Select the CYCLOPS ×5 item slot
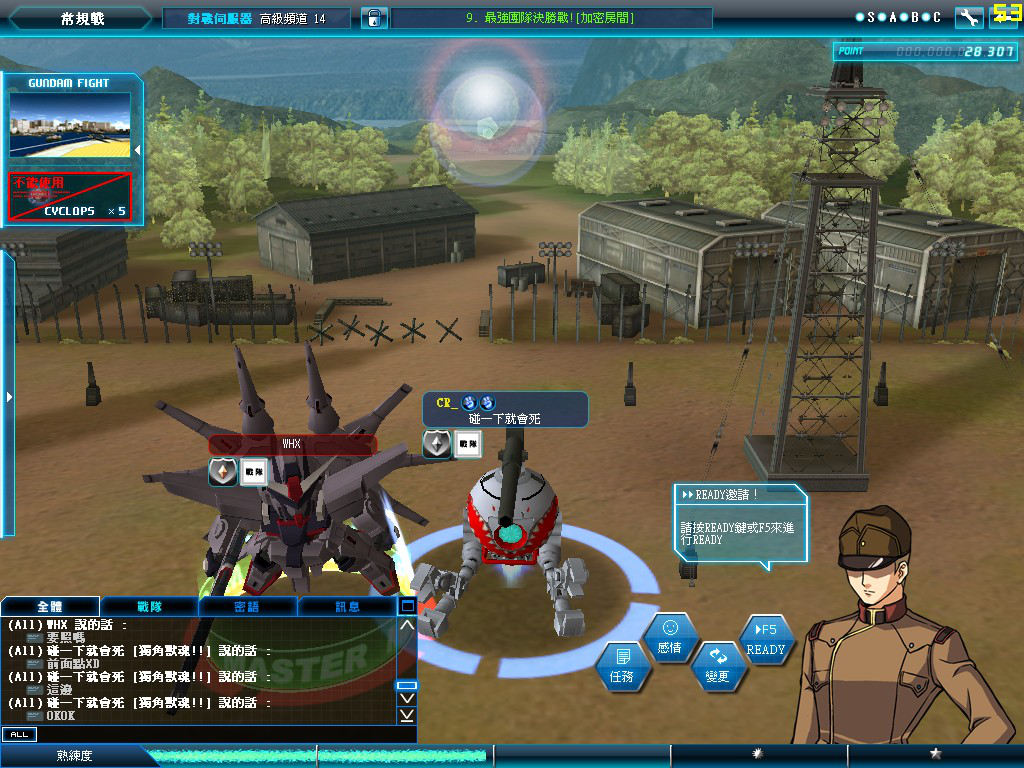This screenshot has width=1024, height=768. click(x=70, y=196)
